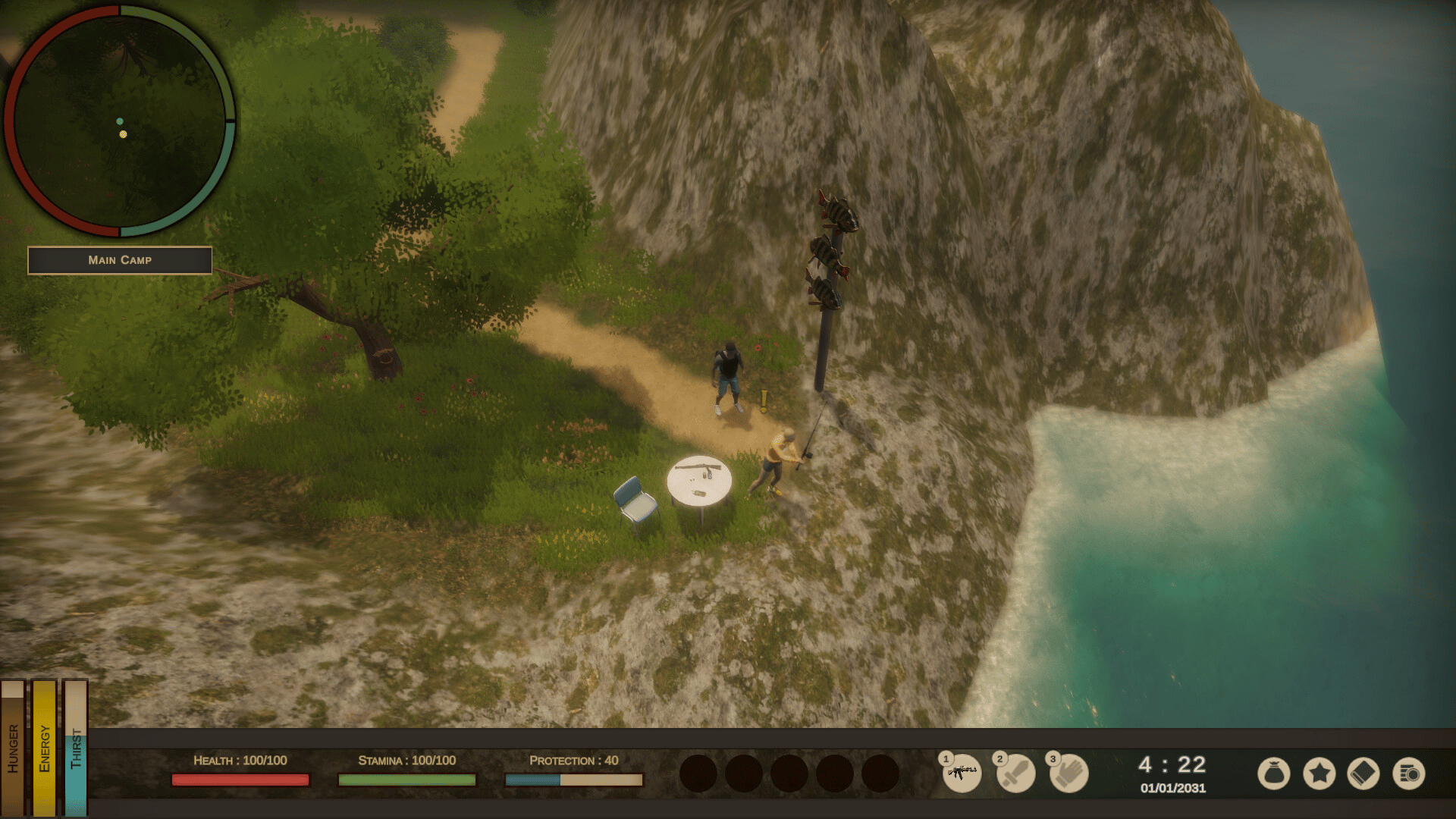Screen dimensions: 1456x819
Task: Open the inventory bag icon
Action: point(1273,774)
